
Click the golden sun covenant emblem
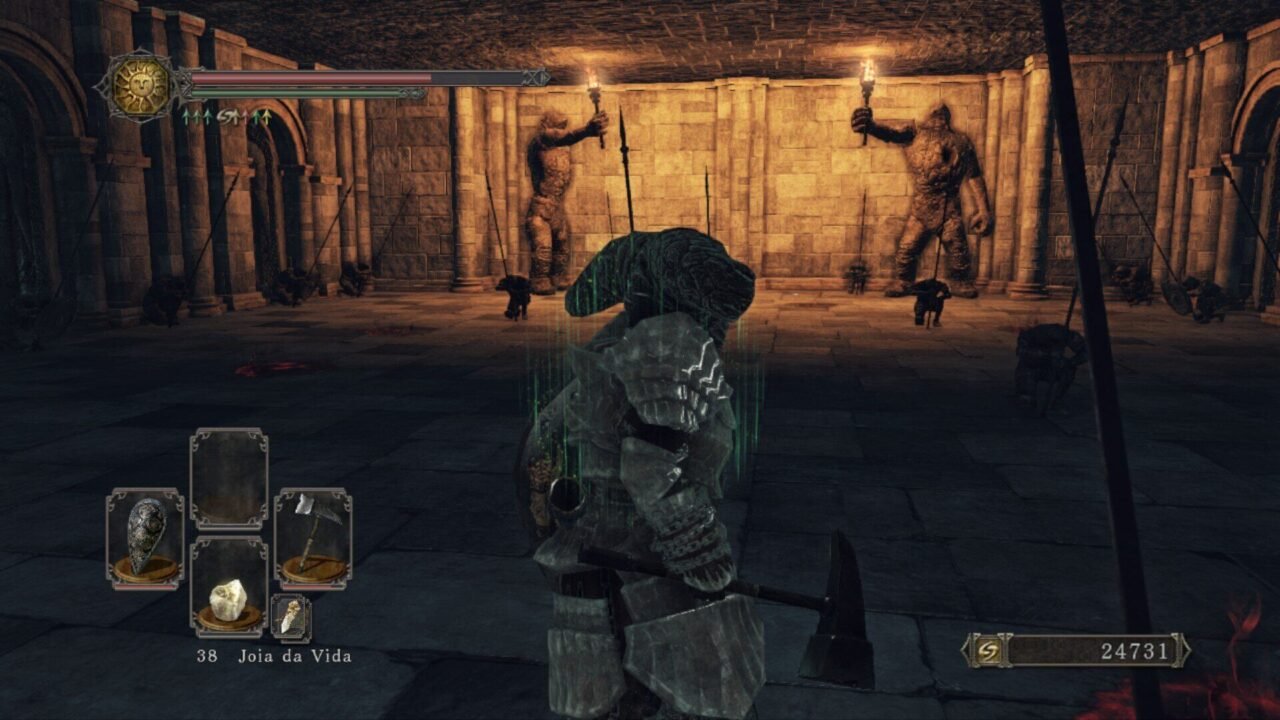pos(140,87)
